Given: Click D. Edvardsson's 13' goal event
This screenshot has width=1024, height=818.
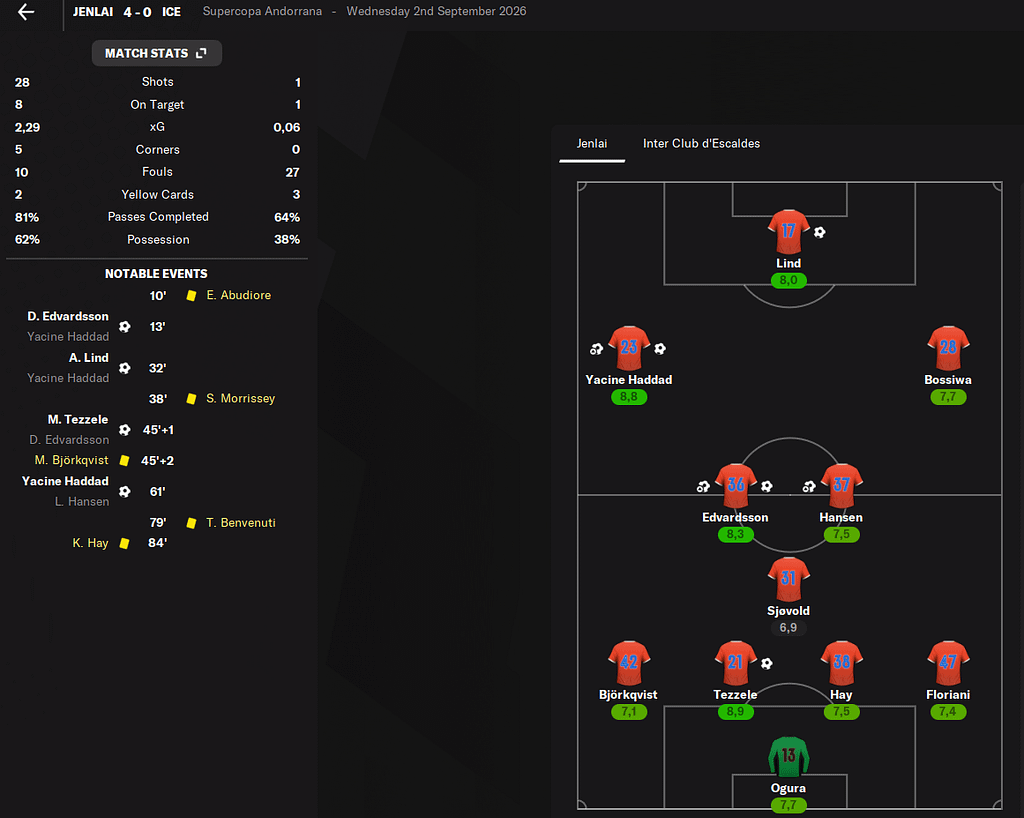Looking at the screenshot, I should point(68,317).
